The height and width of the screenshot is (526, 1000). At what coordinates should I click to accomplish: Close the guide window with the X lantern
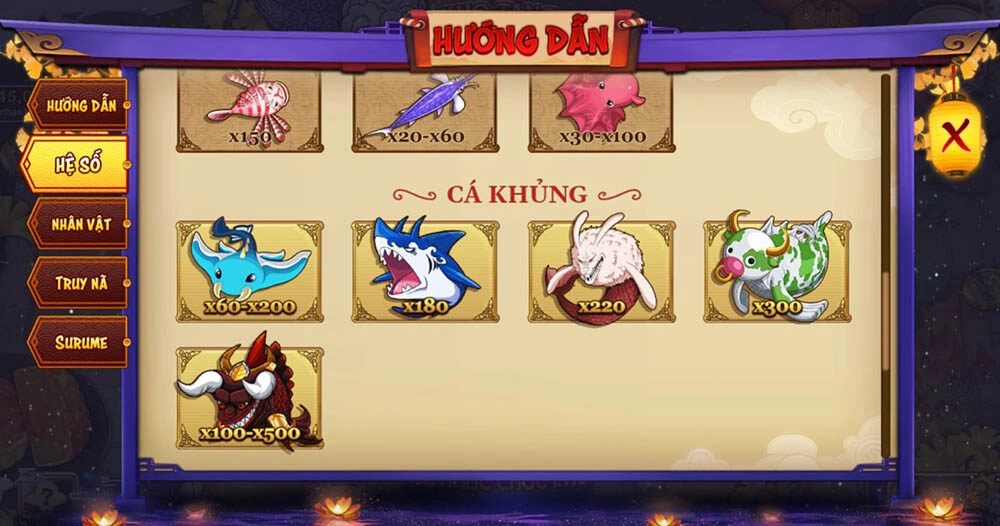[x=956, y=134]
